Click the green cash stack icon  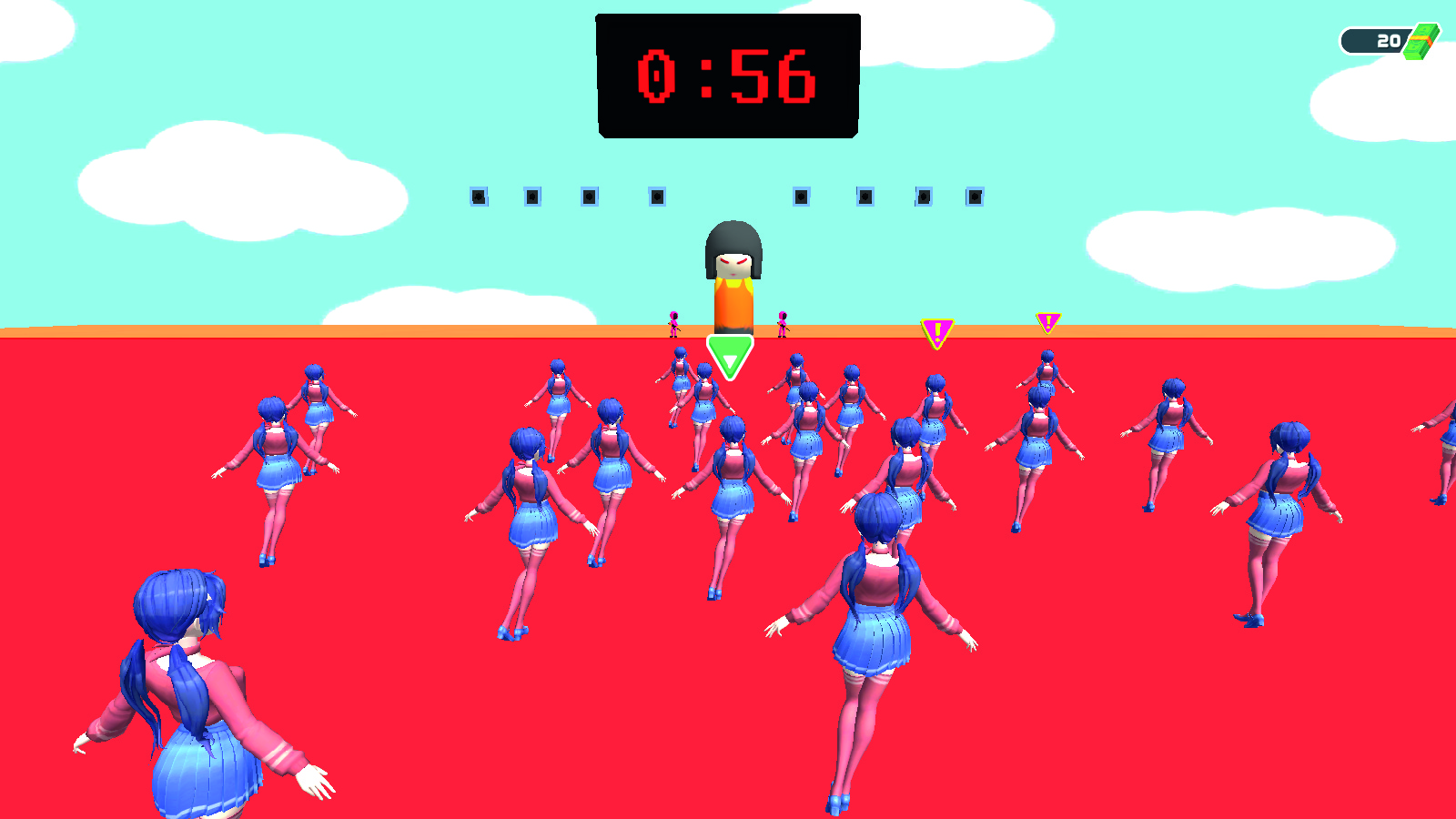pyautogui.click(x=1421, y=39)
